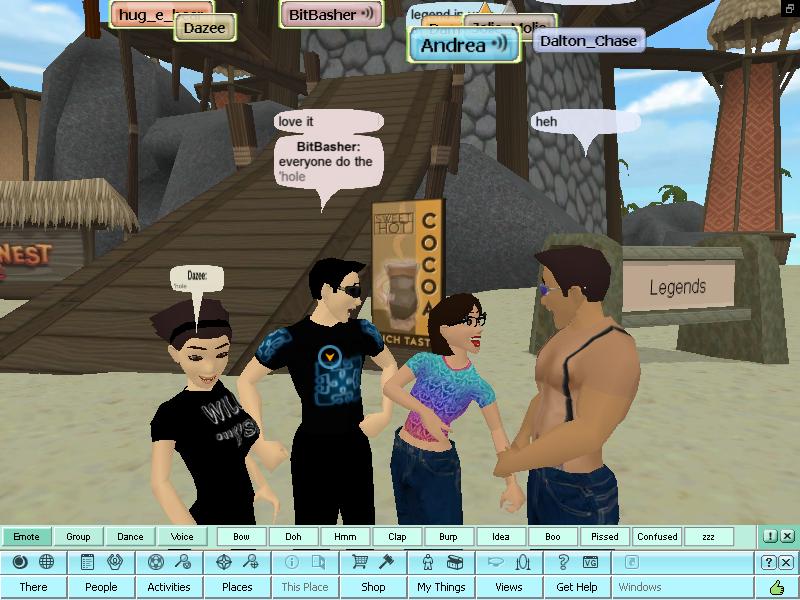Choose the Boo emote
The width and height of the screenshot is (800, 600).
point(553,537)
